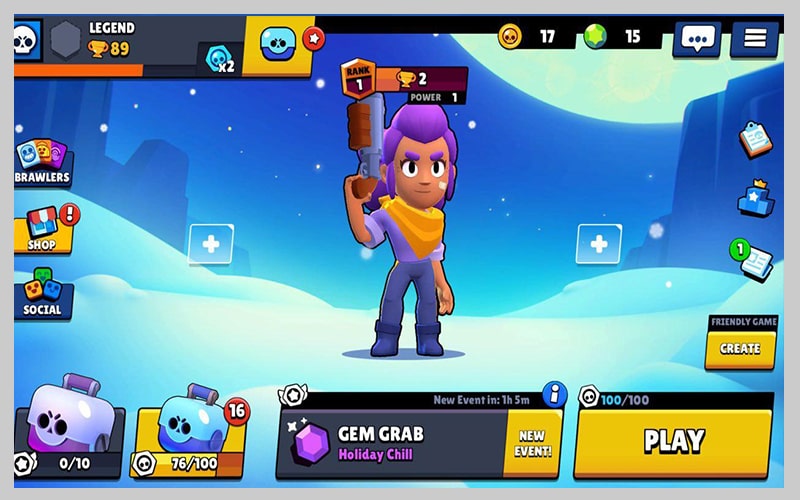Open the news icon with green 1 badge
This screenshot has height=500, width=800.
click(755, 262)
